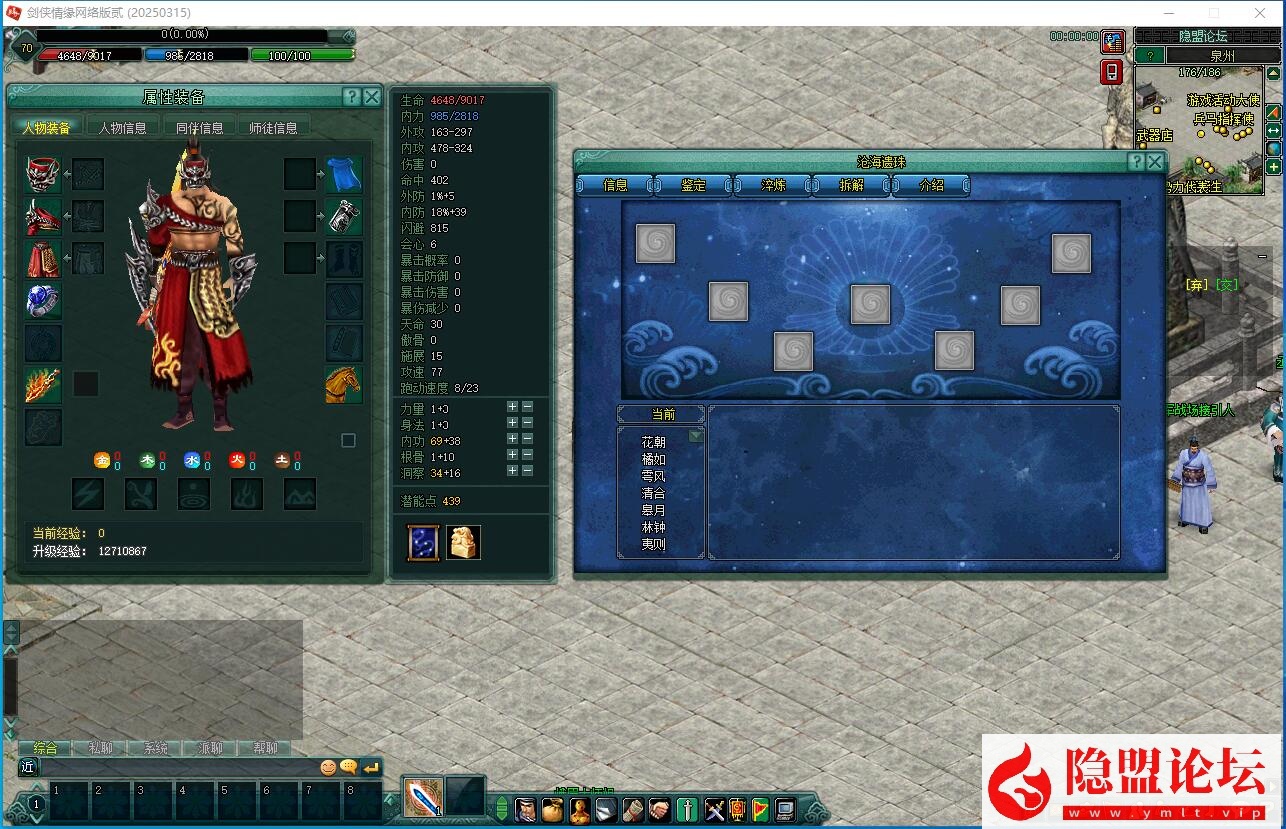Decrease the 洞察 attribute with minus

527,471
